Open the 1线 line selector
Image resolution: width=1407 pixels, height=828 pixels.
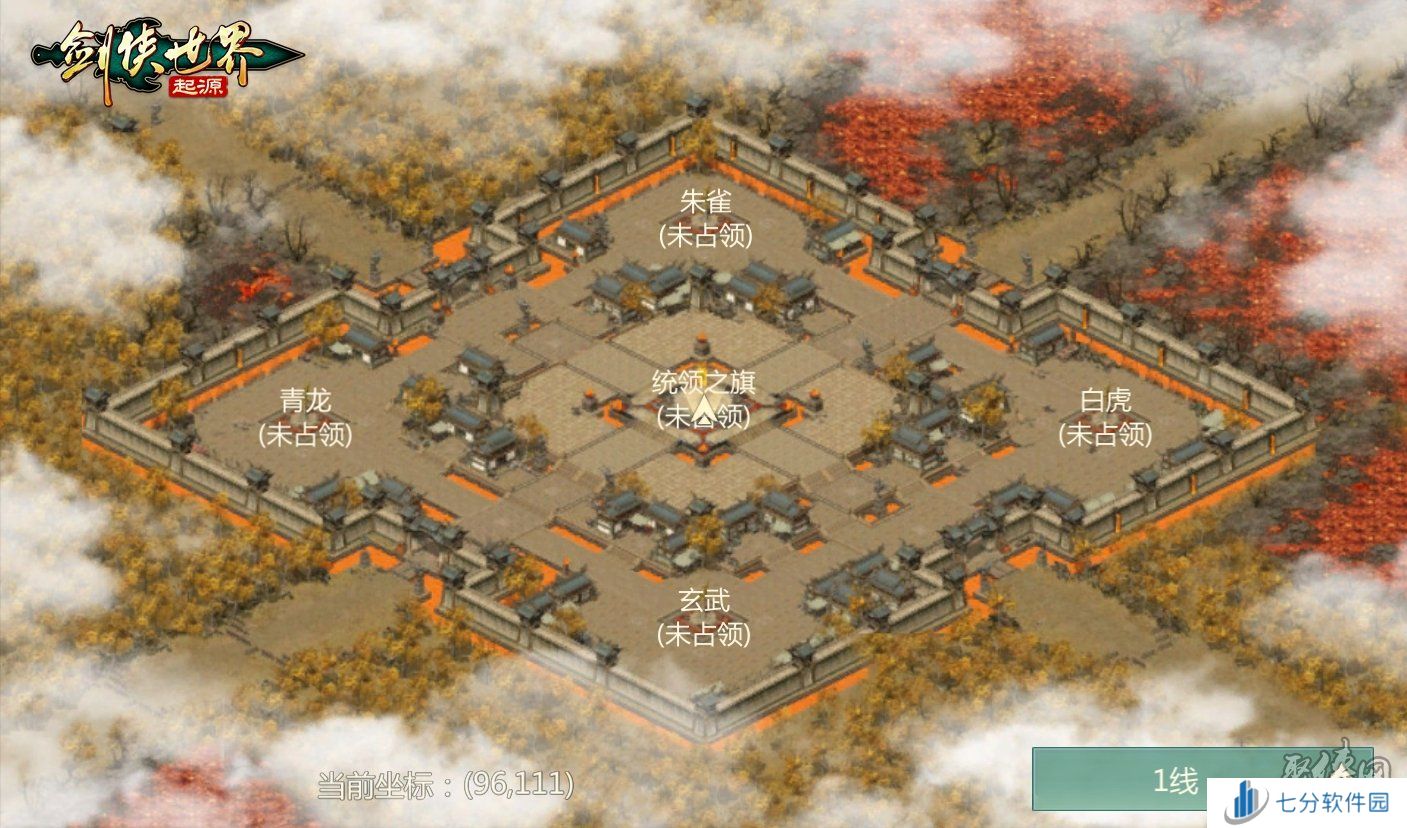1175,780
